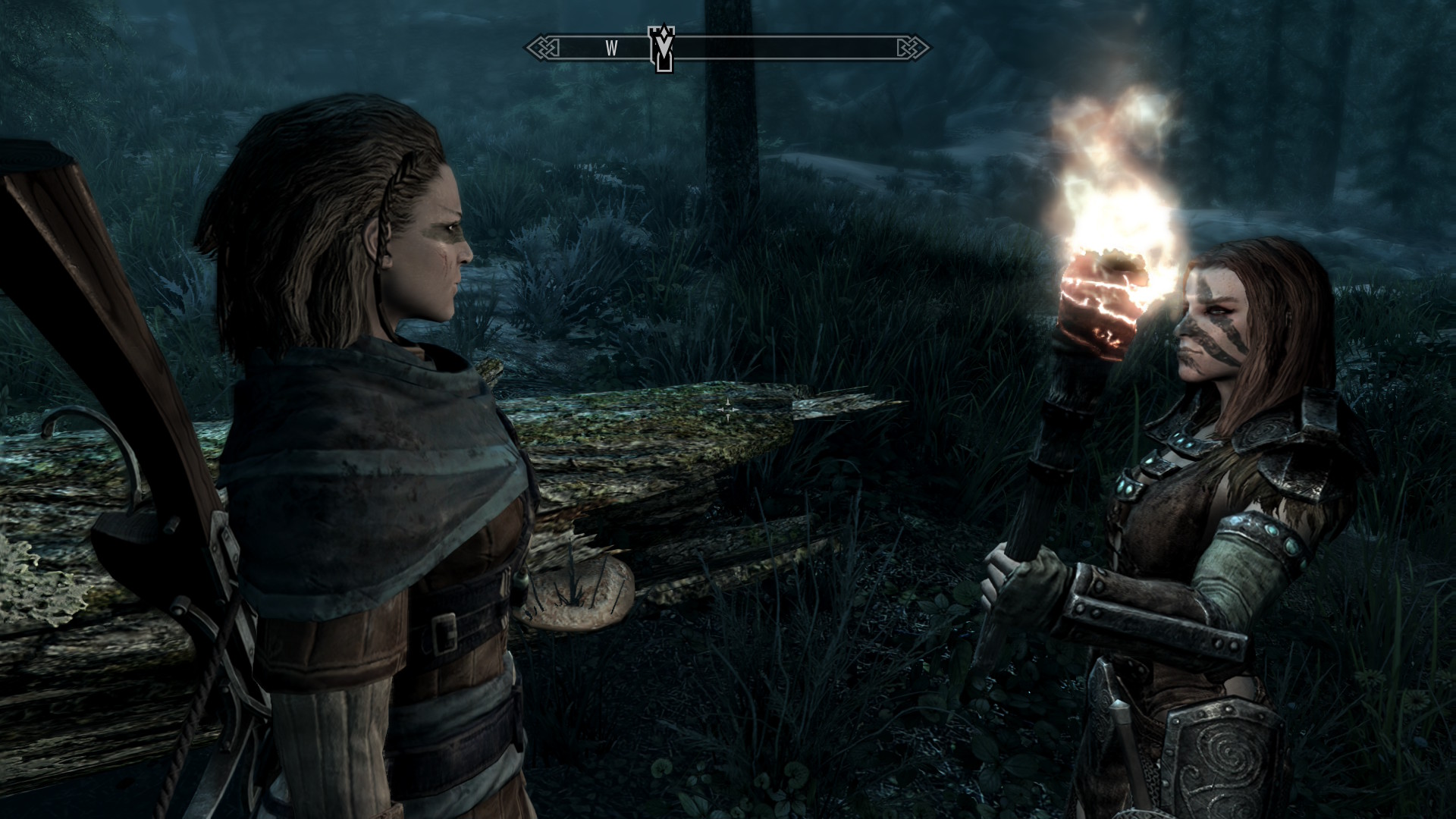The height and width of the screenshot is (819, 1456).
Task: Select the W heading on the compass bar
Action: coord(611,49)
